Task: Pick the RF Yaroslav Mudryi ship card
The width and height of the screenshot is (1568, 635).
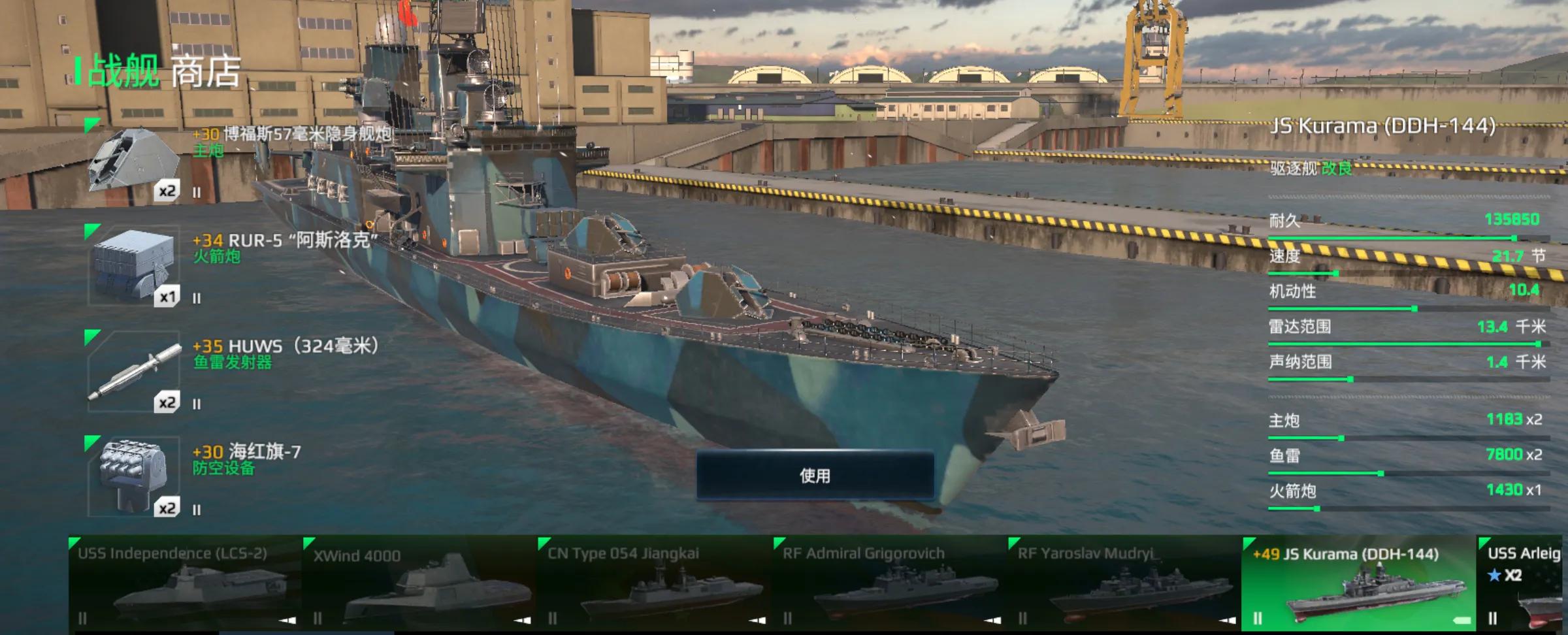Action: pos(1124,583)
